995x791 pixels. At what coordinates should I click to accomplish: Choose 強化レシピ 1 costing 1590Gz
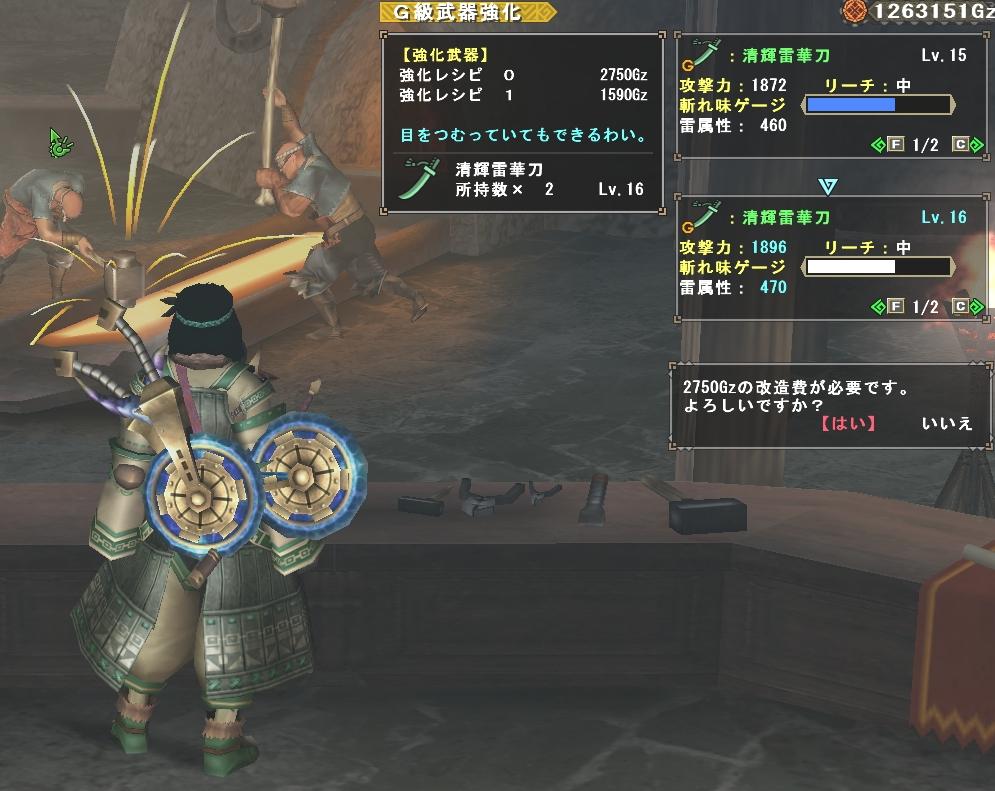(x=522, y=96)
